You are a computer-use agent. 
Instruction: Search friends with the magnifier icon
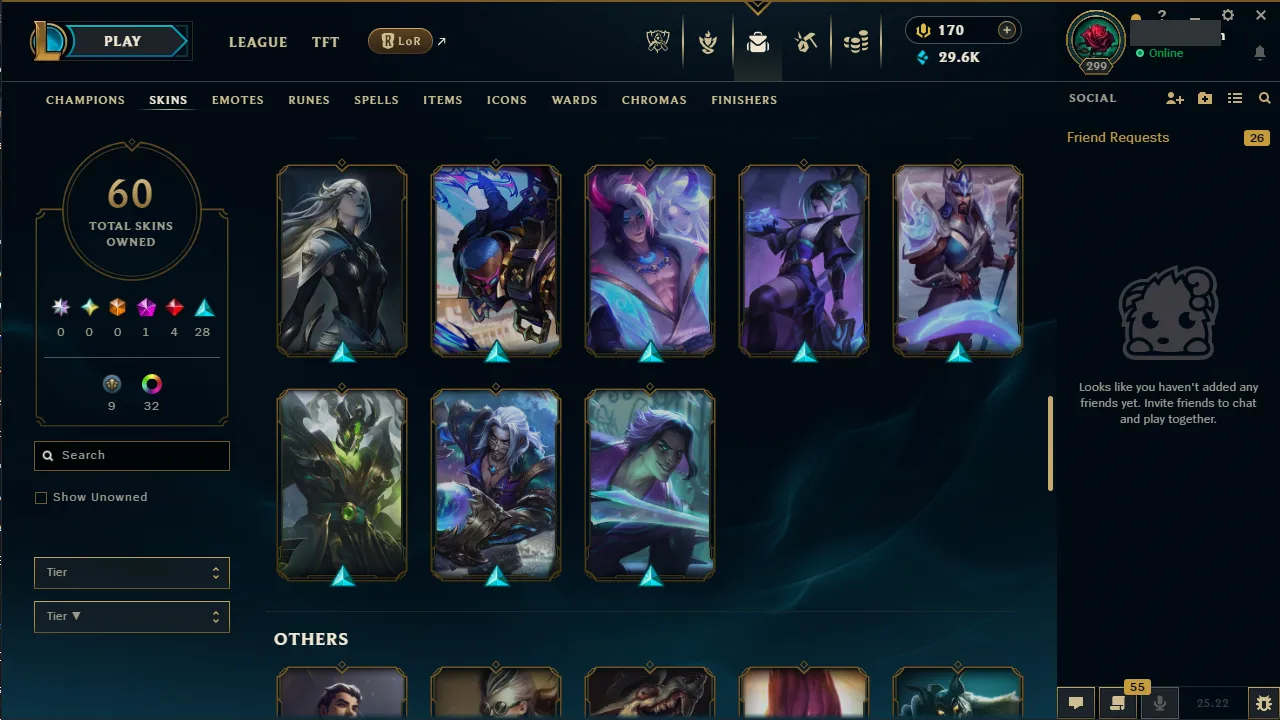click(1264, 98)
